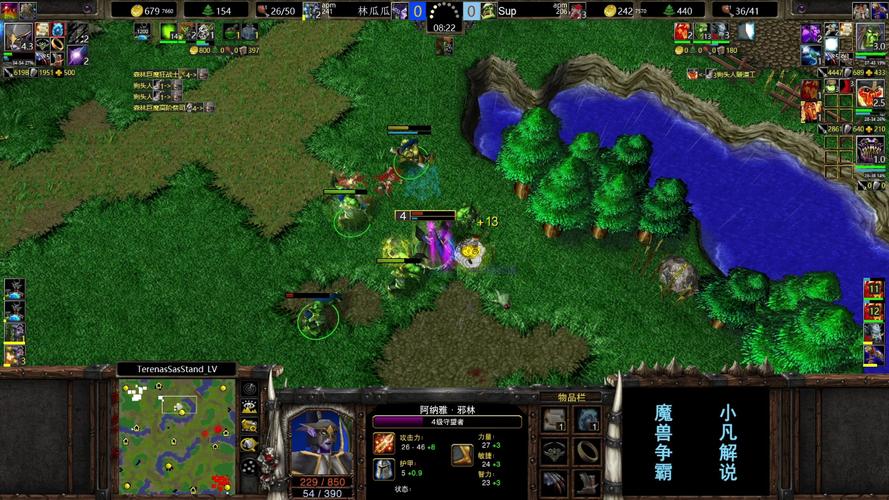Click the orc race icon beside Sup
The image size is (889, 500).
point(488,11)
